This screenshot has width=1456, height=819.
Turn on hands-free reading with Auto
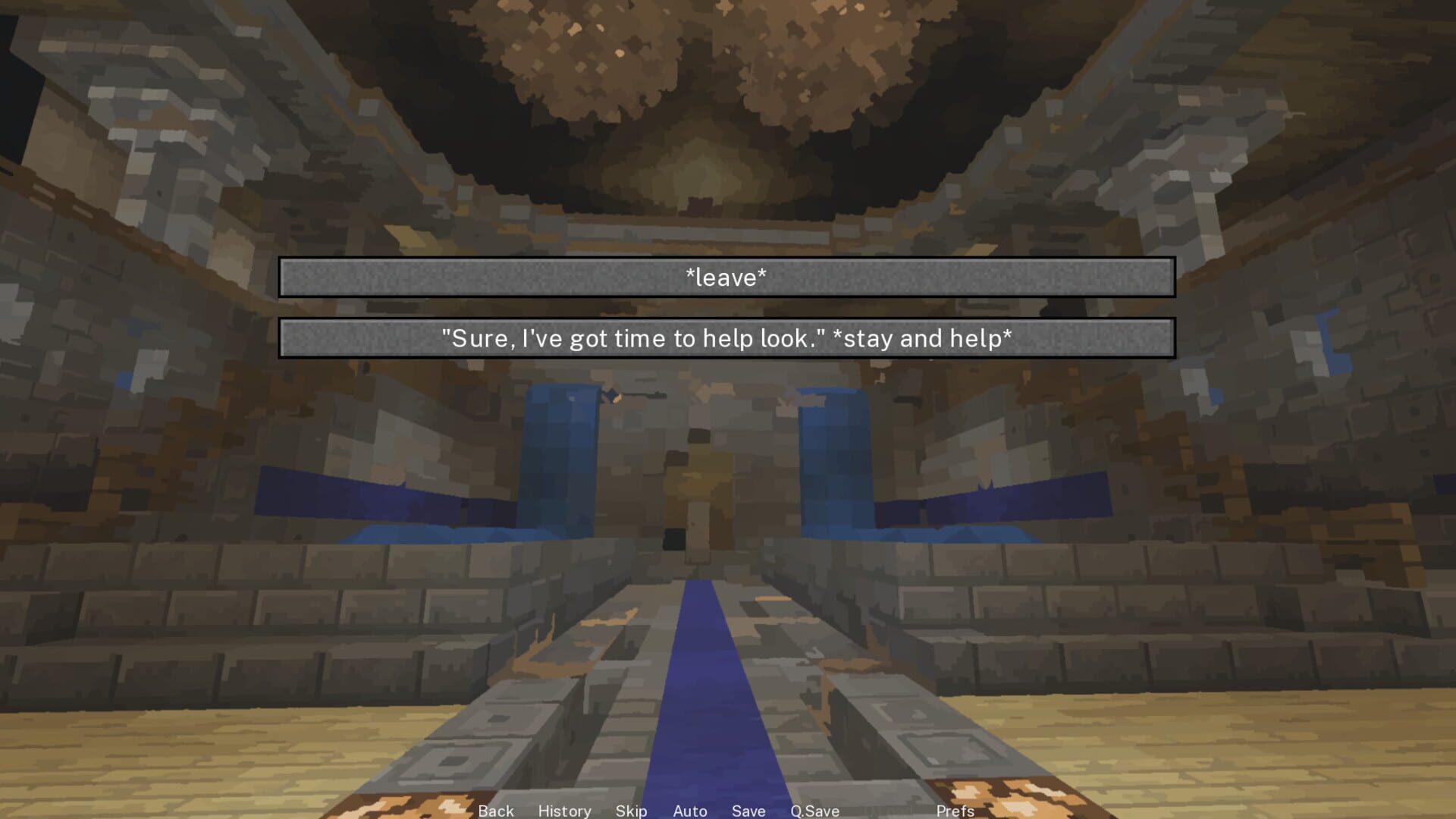[x=689, y=811]
